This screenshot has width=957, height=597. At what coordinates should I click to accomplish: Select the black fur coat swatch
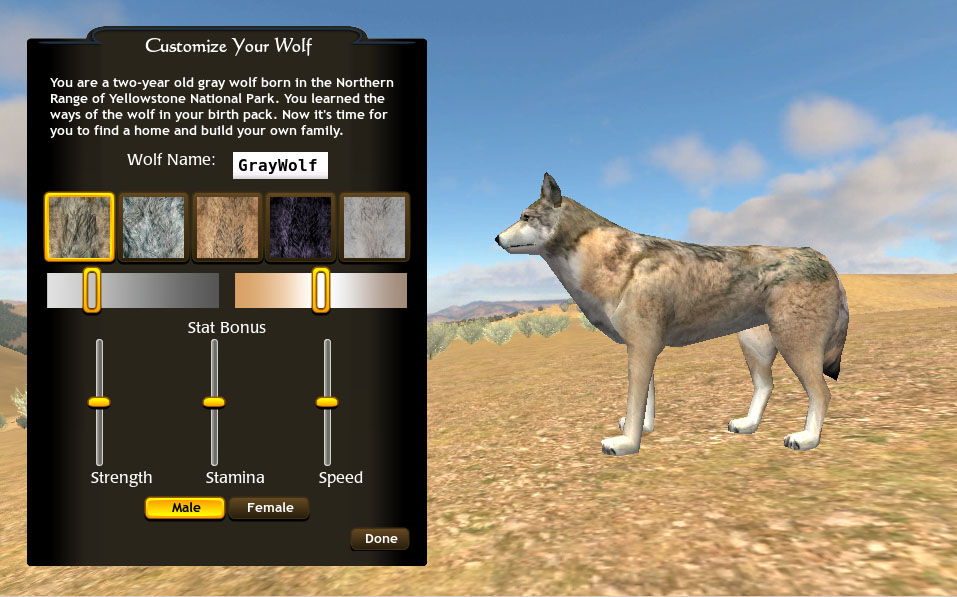coord(301,227)
